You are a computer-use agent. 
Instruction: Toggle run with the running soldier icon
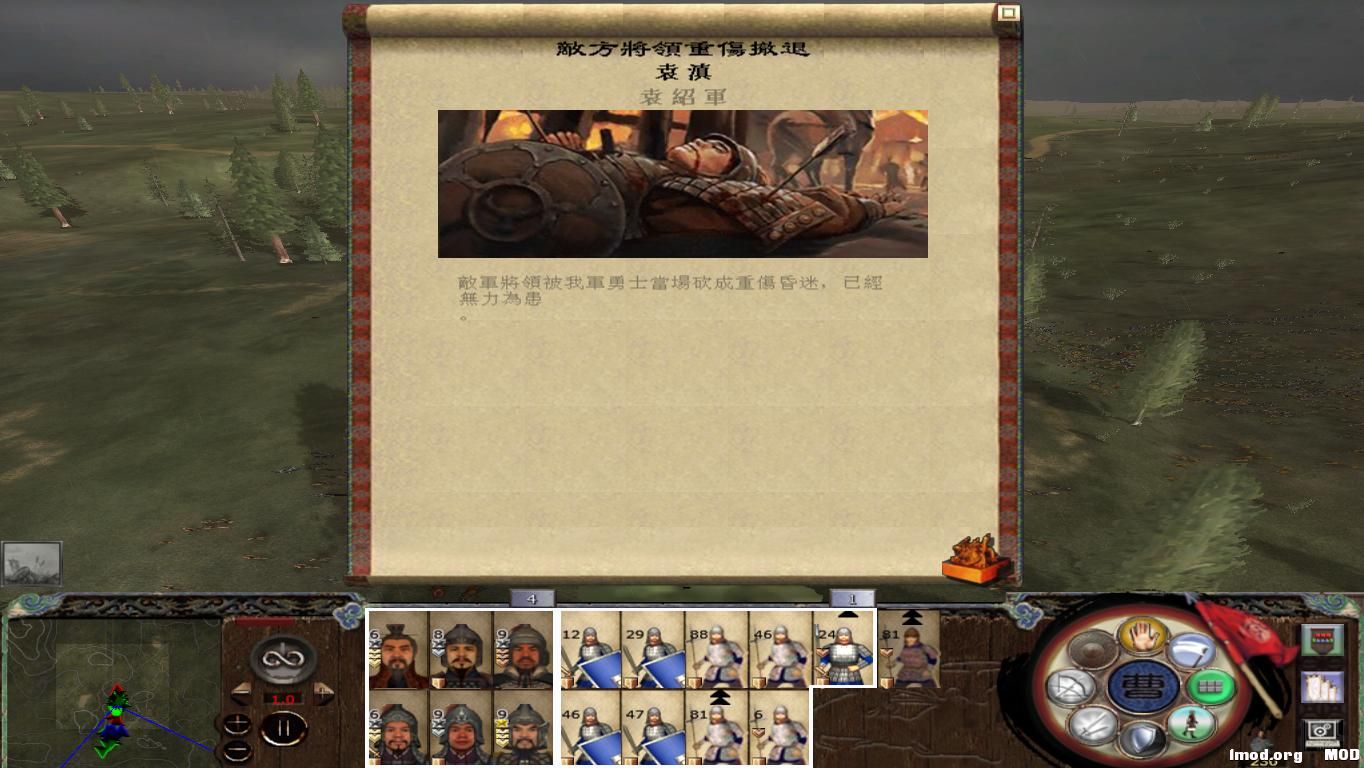[x=1192, y=724]
